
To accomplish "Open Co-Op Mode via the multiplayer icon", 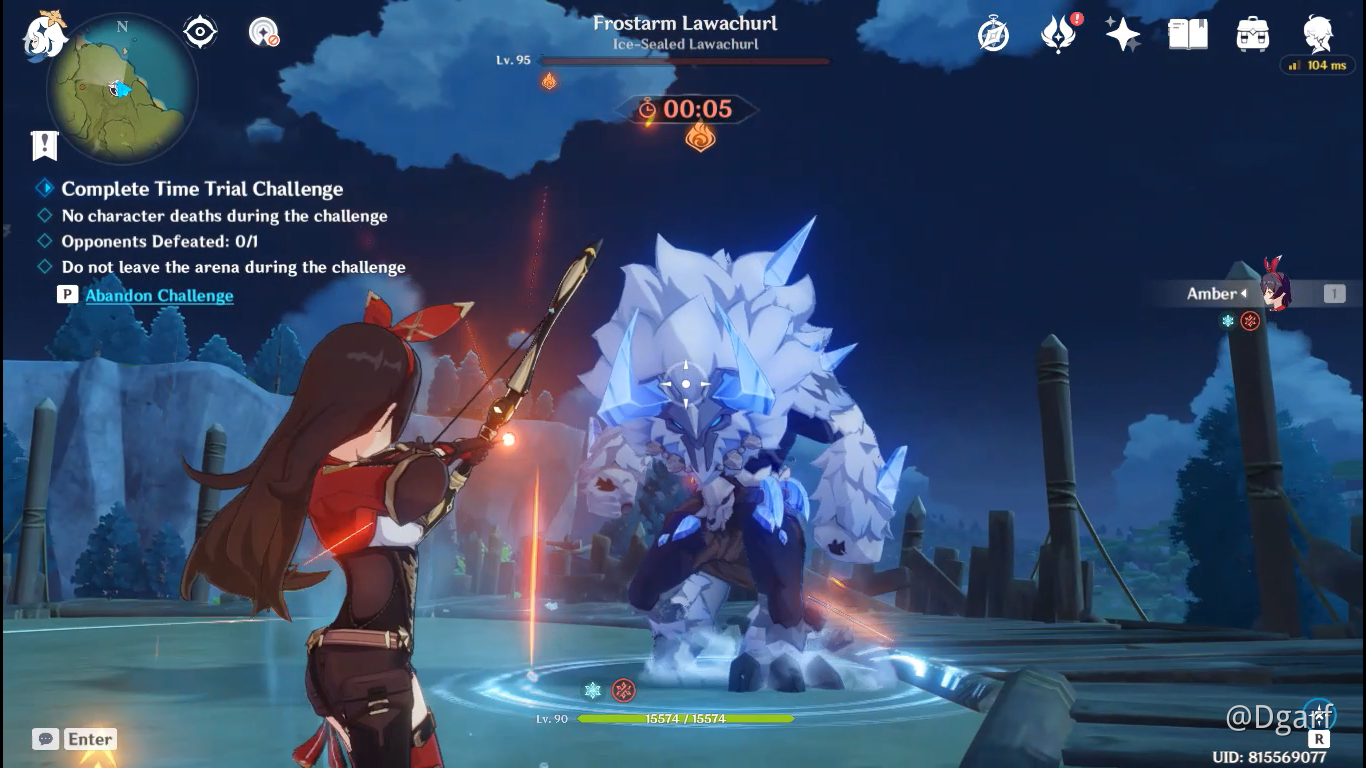I will (x=262, y=31).
